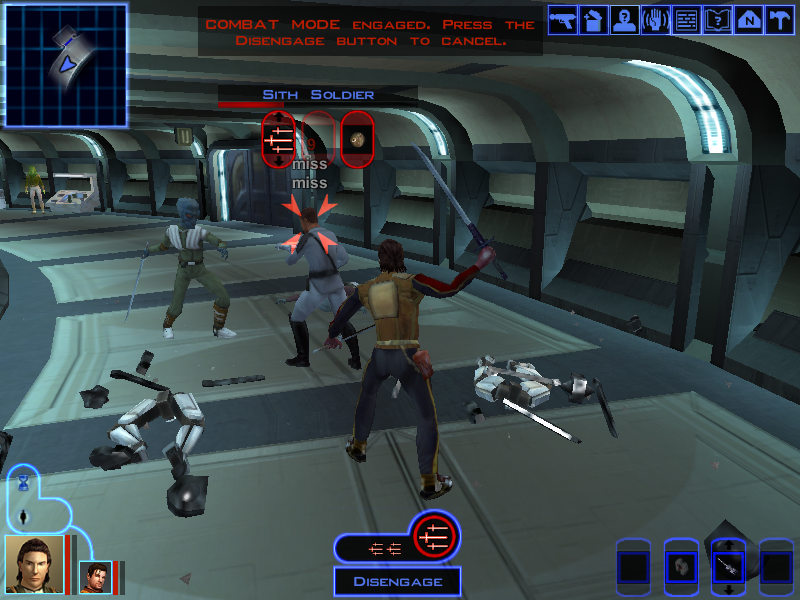Viewport: 800px width, 600px height.
Task: Select the main character portrait
Action: (34, 564)
